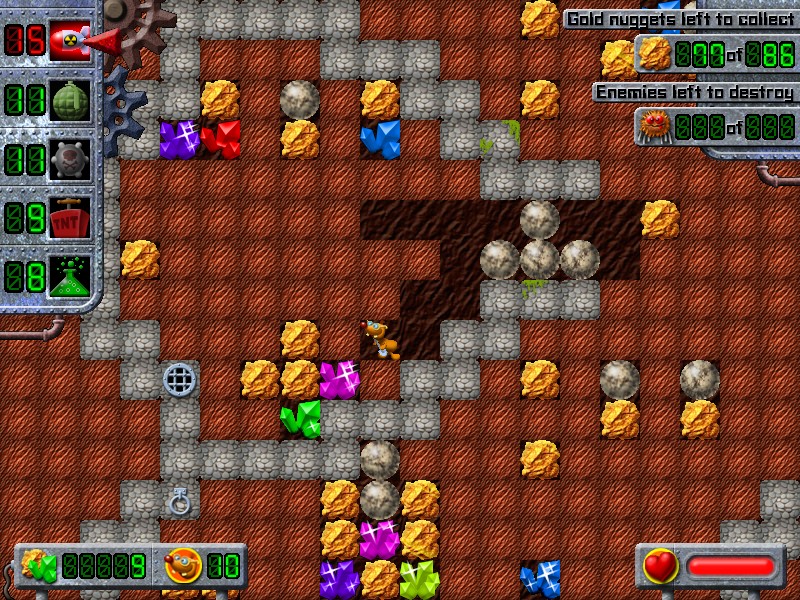
Task: Select the nuclear bomb weapon
Action: point(69,41)
